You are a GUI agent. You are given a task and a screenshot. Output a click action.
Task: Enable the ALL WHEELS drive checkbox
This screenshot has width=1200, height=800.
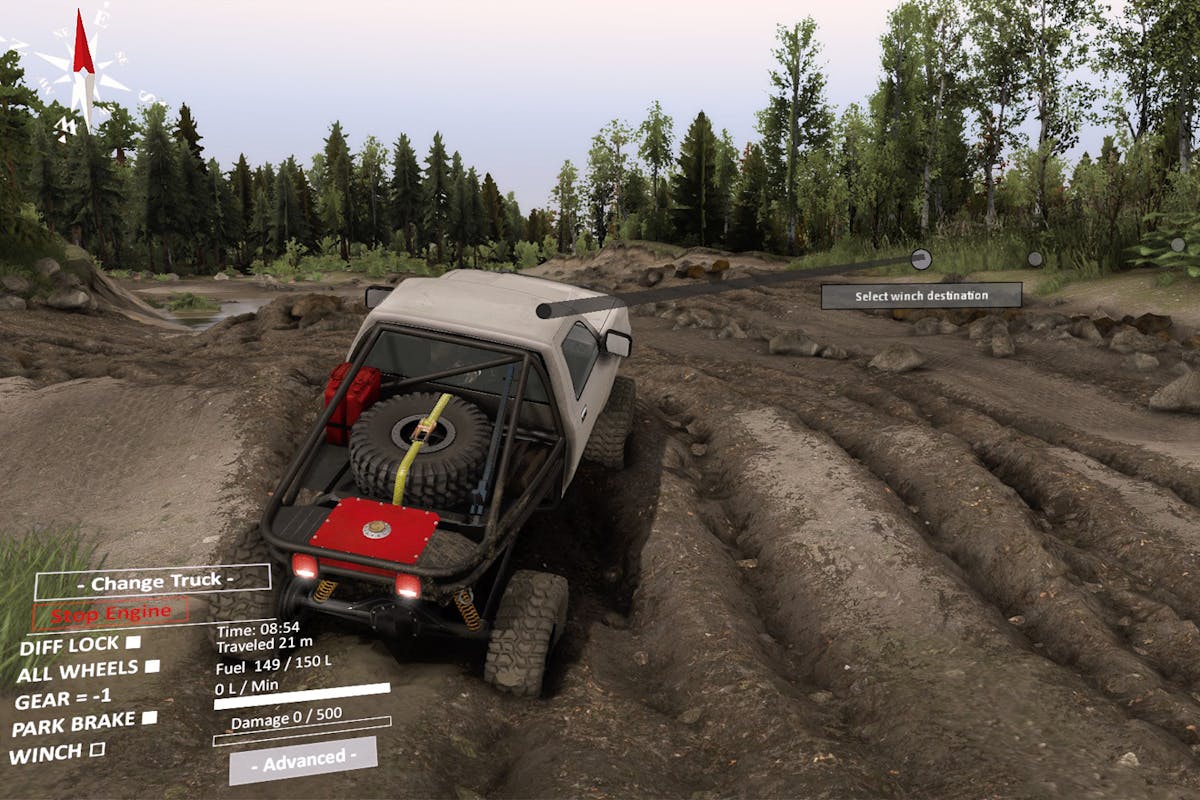[x=152, y=666]
